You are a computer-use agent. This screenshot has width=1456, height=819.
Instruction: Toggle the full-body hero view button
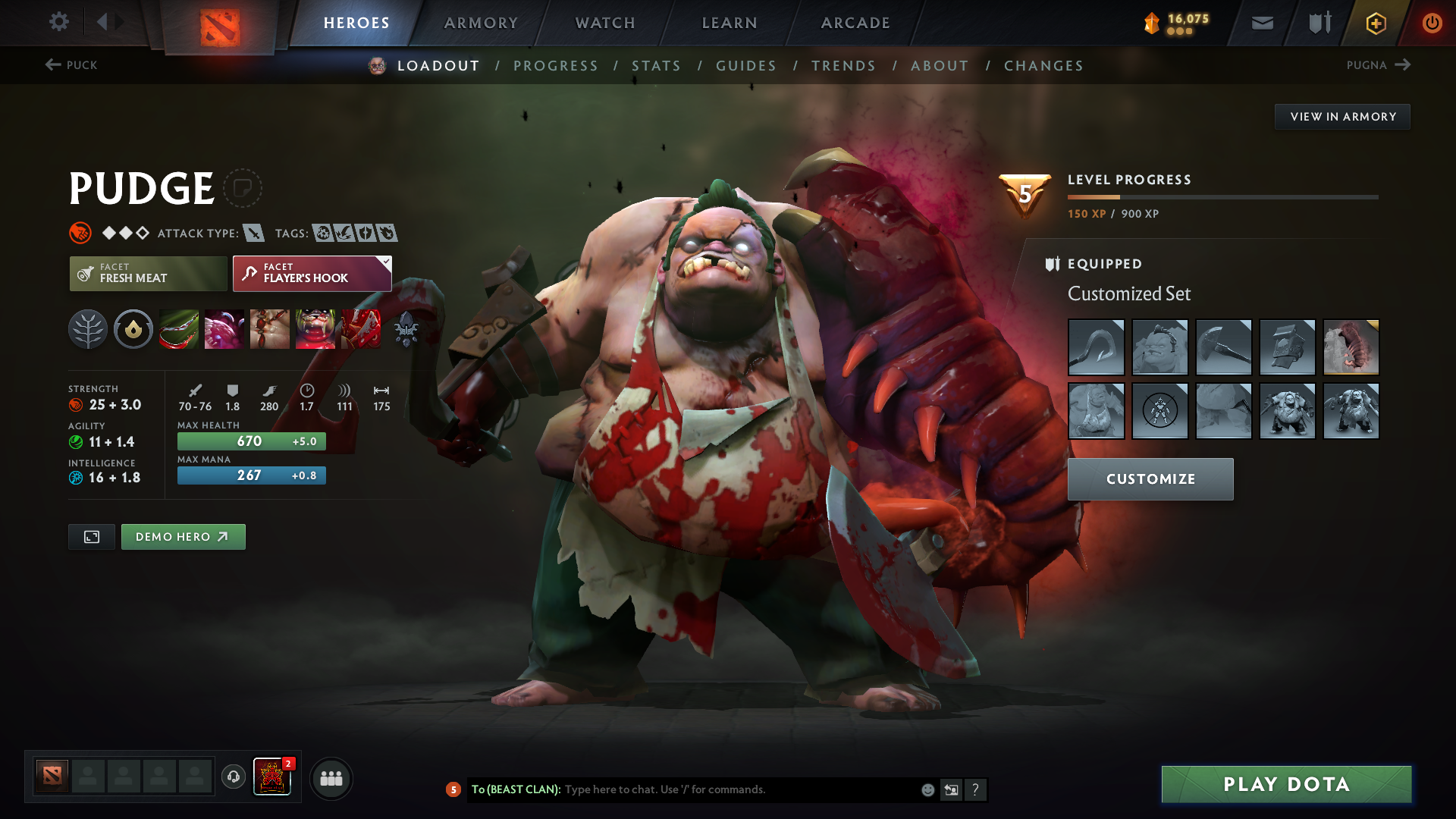[91, 536]
